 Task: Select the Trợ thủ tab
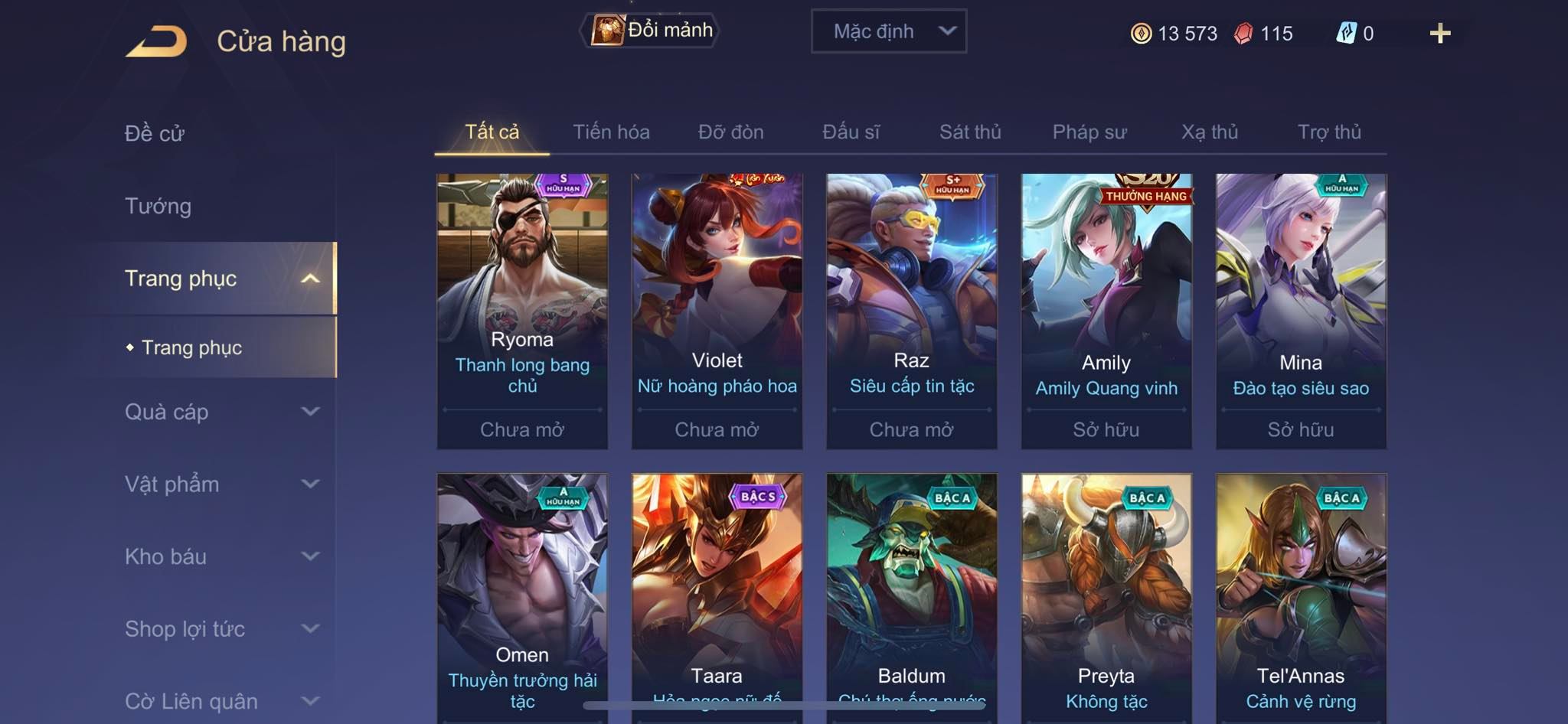point(1329,132)
